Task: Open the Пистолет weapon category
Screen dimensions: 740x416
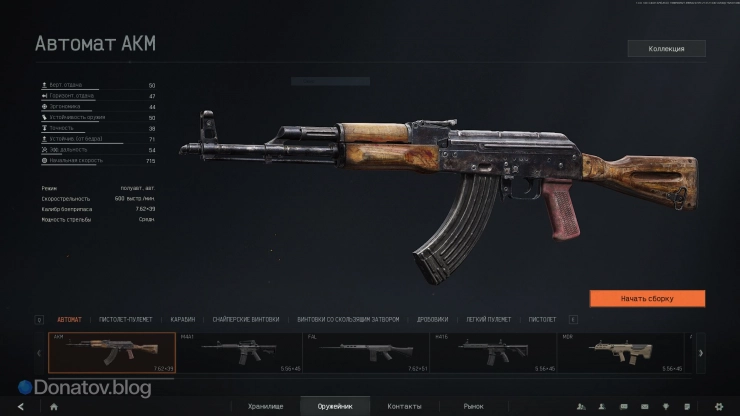Action: click(542, 319)
